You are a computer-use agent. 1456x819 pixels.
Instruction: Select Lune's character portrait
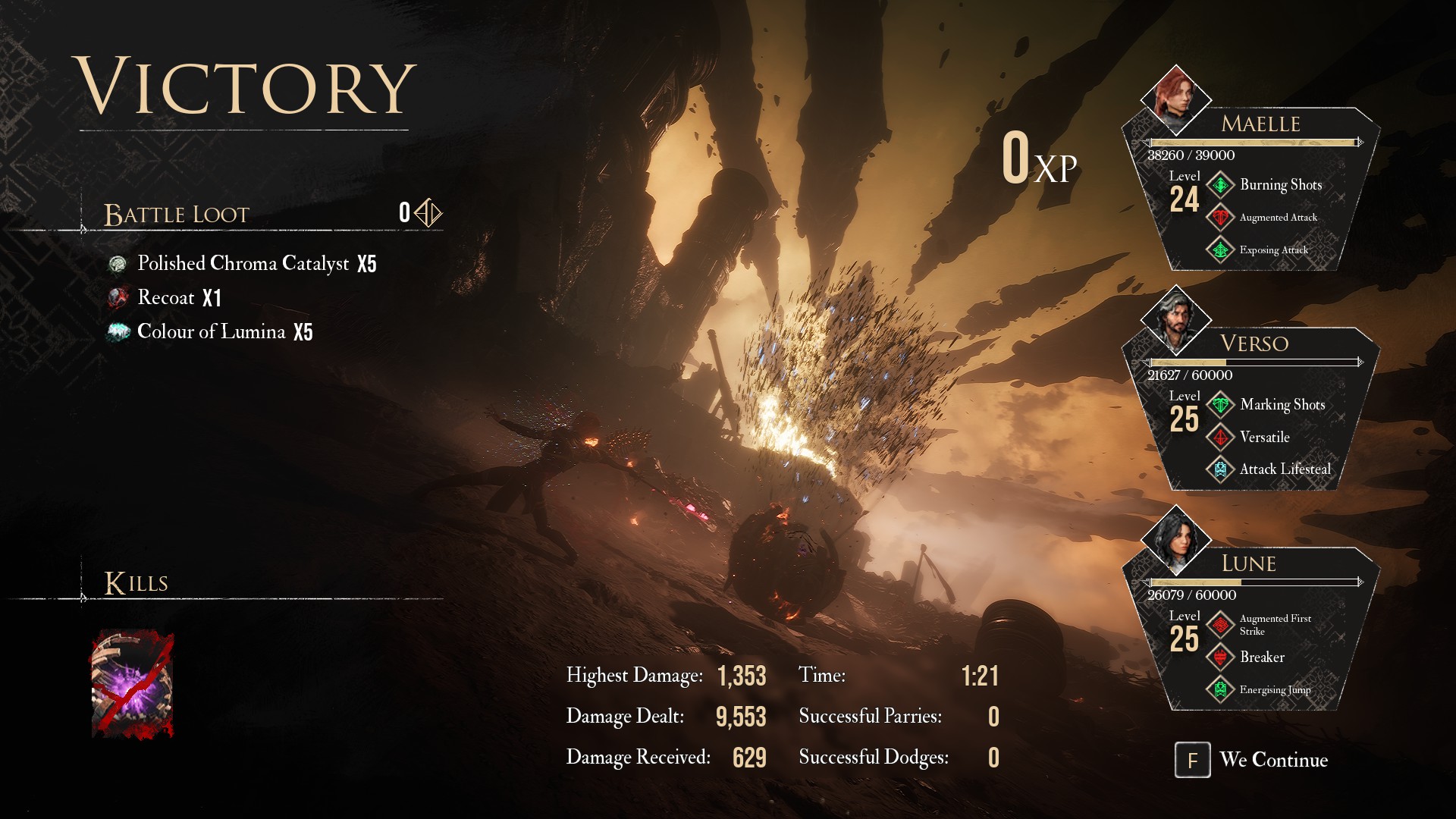point(1175,539)
